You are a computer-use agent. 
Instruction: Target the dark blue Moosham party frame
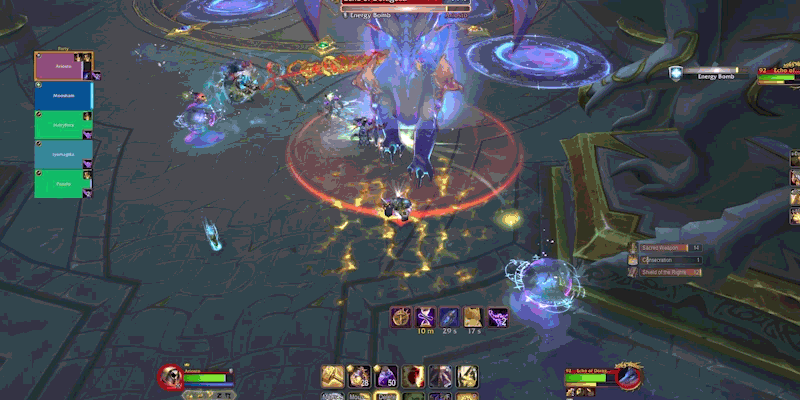point(63,96)
